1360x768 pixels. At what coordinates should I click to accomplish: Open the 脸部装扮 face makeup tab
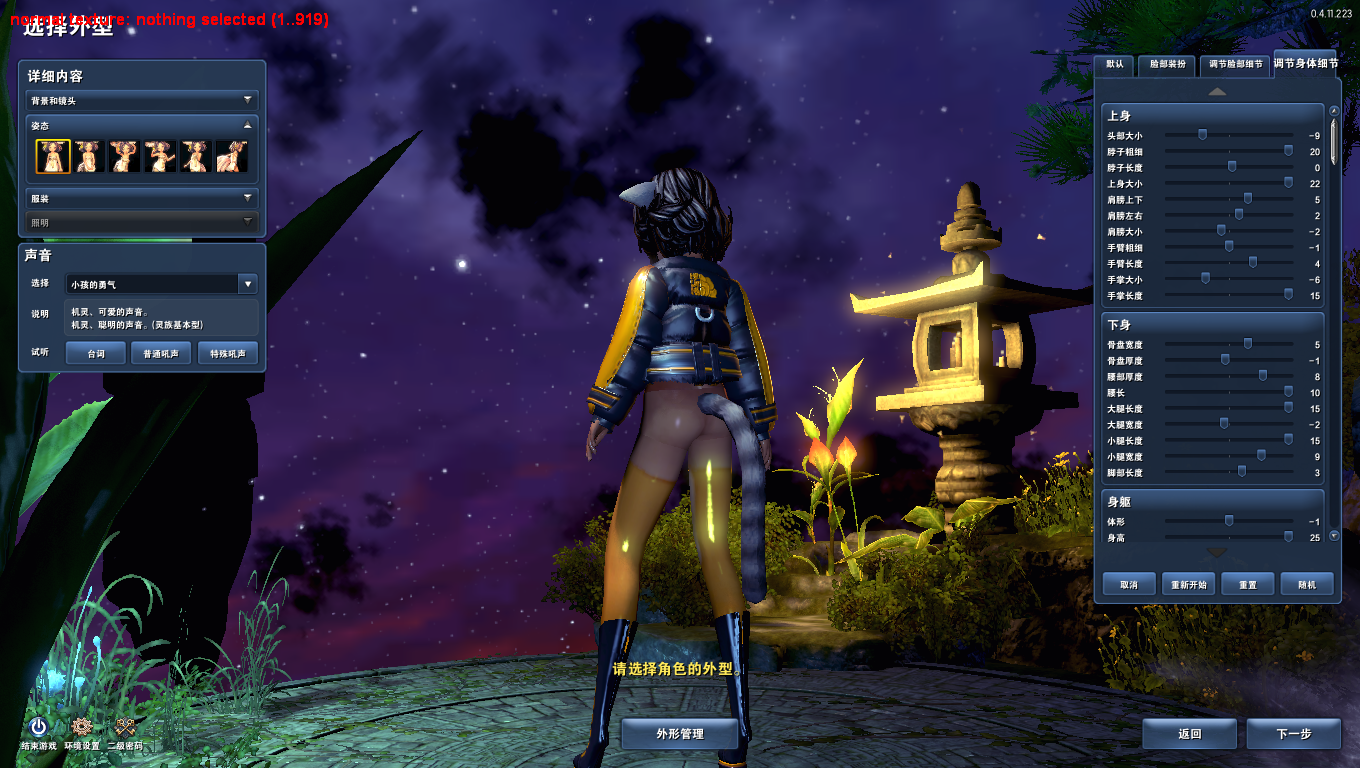pos(1167,65)
